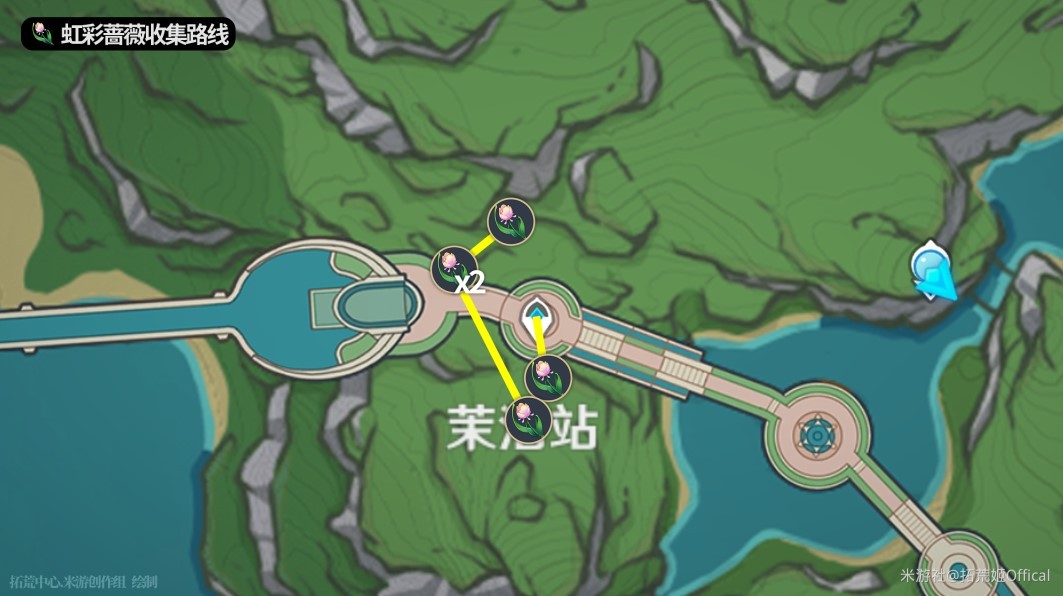Choose the blue teleport waypoint by the coast
The image size is (1063, 596).
coord(932,268)
